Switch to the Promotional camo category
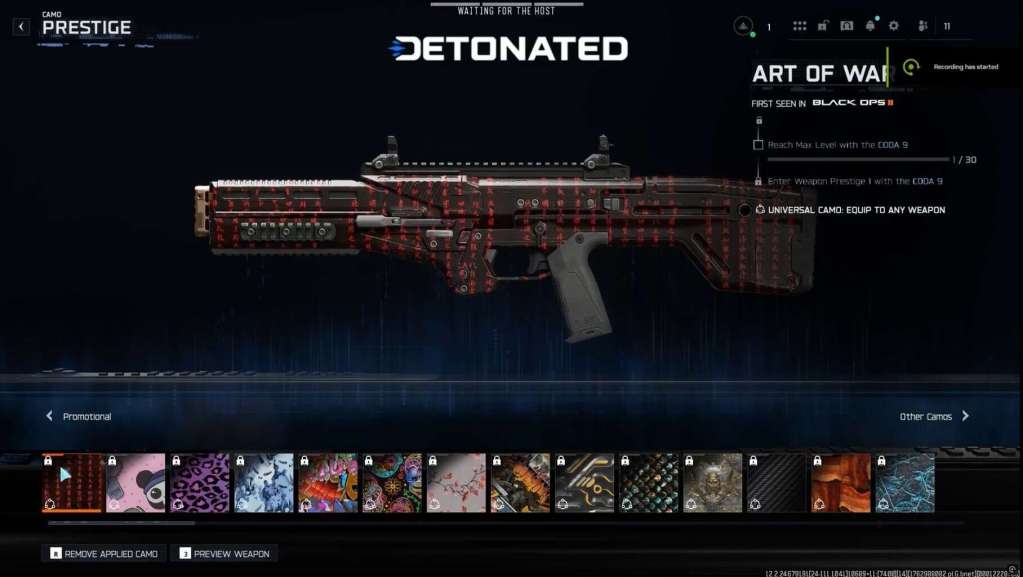This screenshot has height=577, width=1023. pos(78,416)
